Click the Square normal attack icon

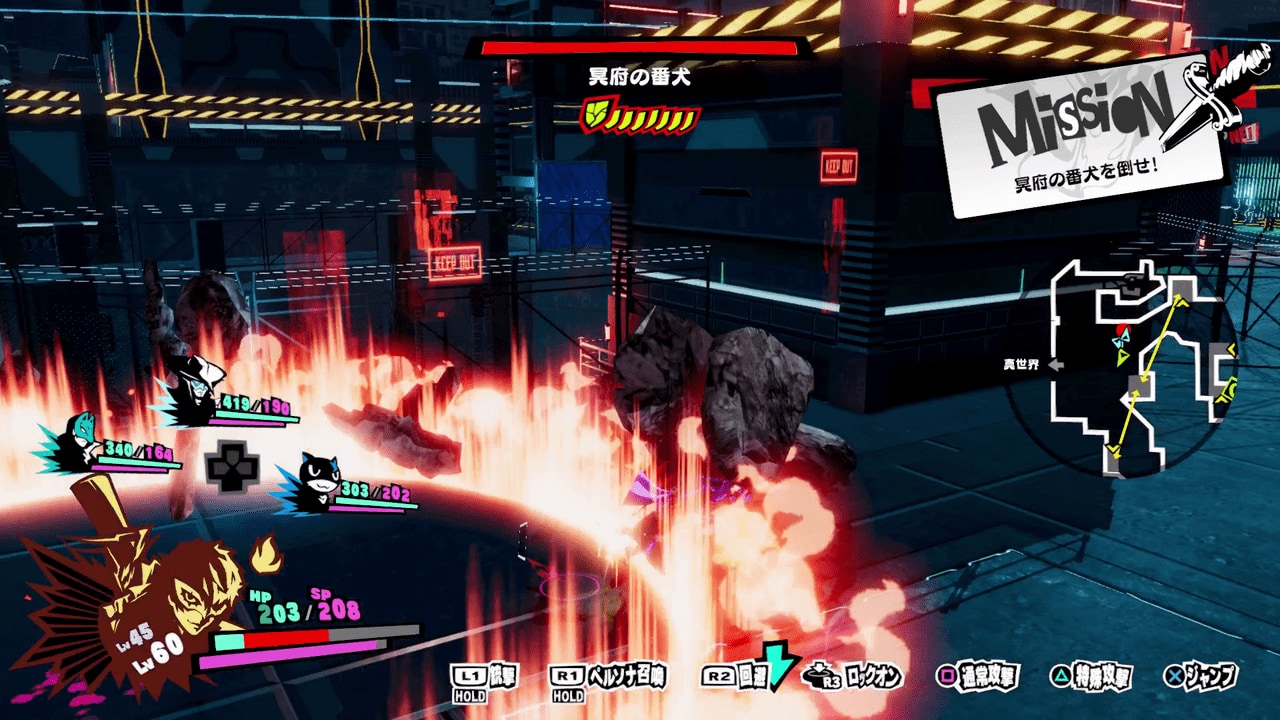pos(945,676)
